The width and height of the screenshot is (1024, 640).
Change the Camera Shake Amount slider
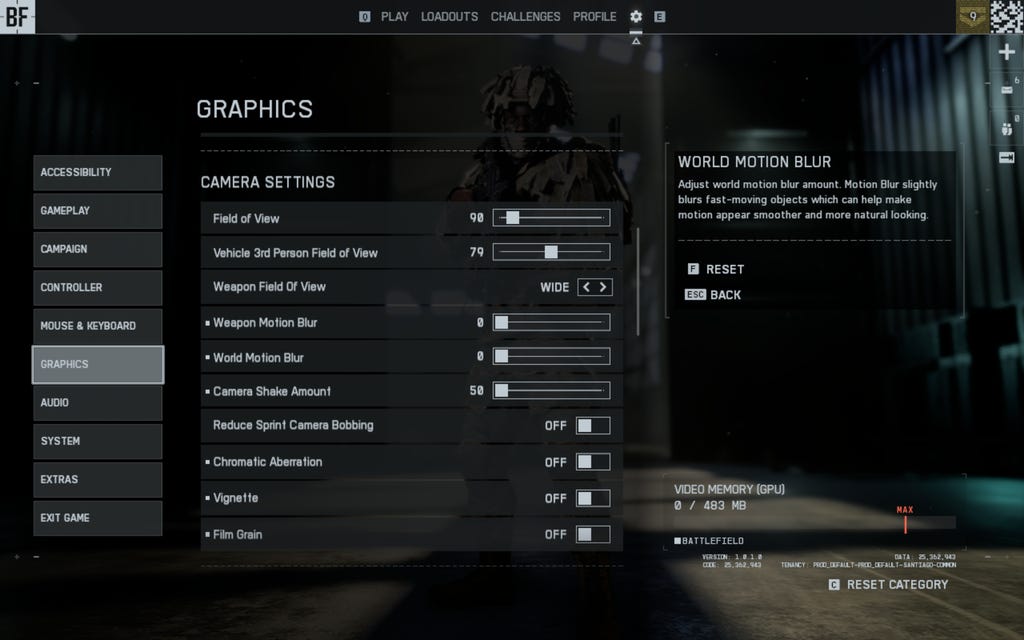(x=551, y=391)
